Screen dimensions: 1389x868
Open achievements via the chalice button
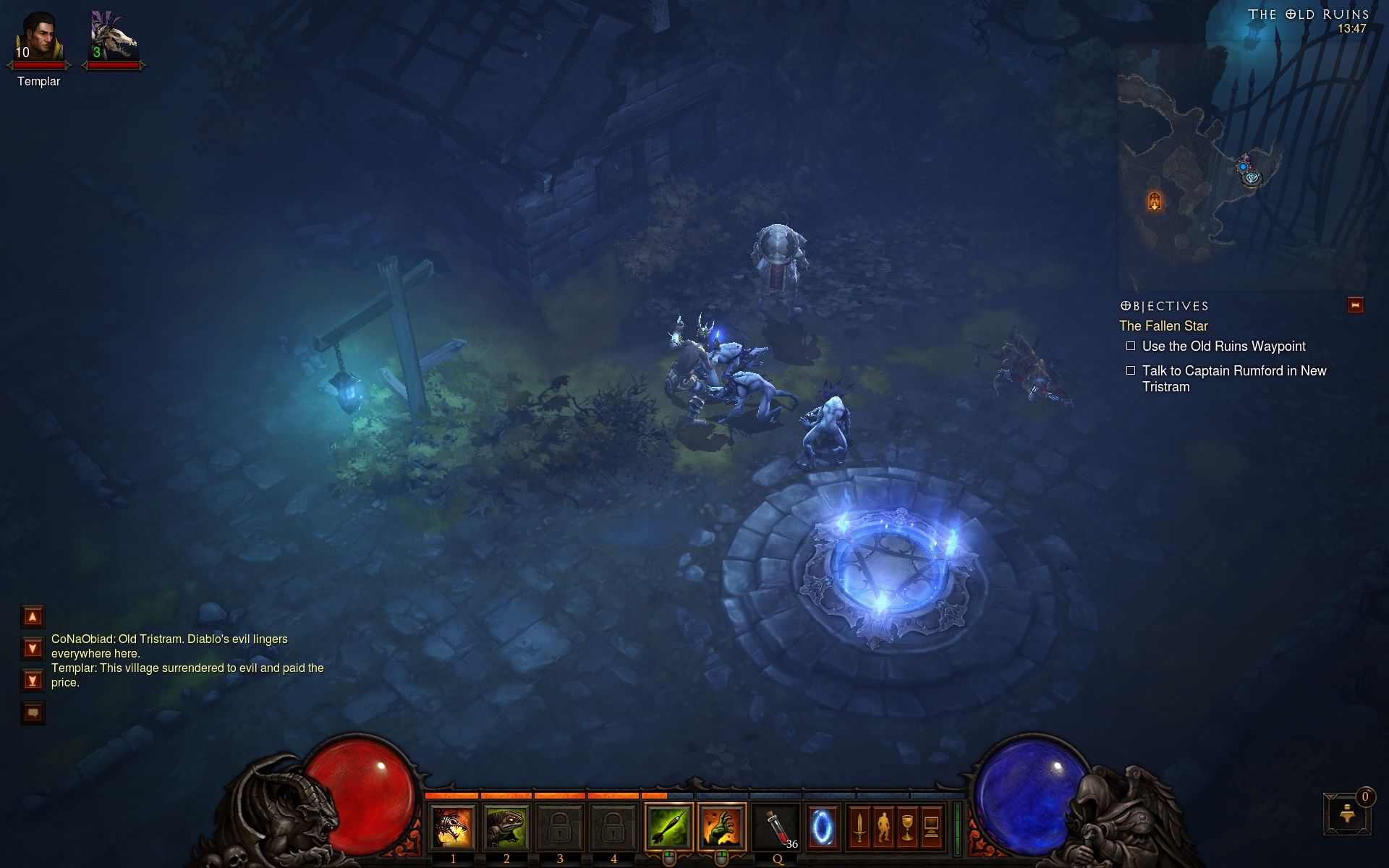(x=907, y=827)
